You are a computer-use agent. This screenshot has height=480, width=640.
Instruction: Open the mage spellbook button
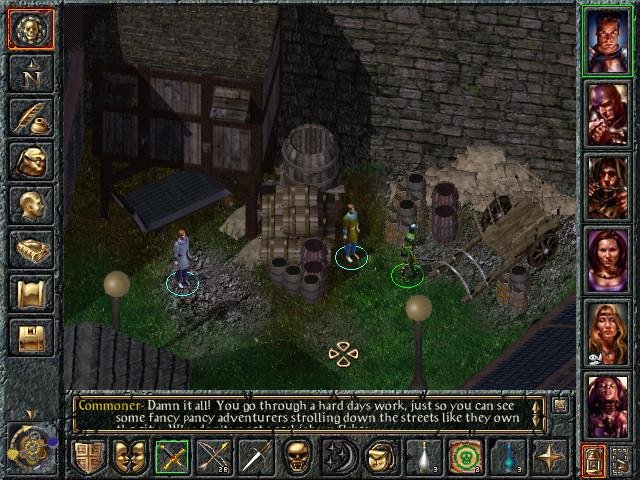pos(30,249)
